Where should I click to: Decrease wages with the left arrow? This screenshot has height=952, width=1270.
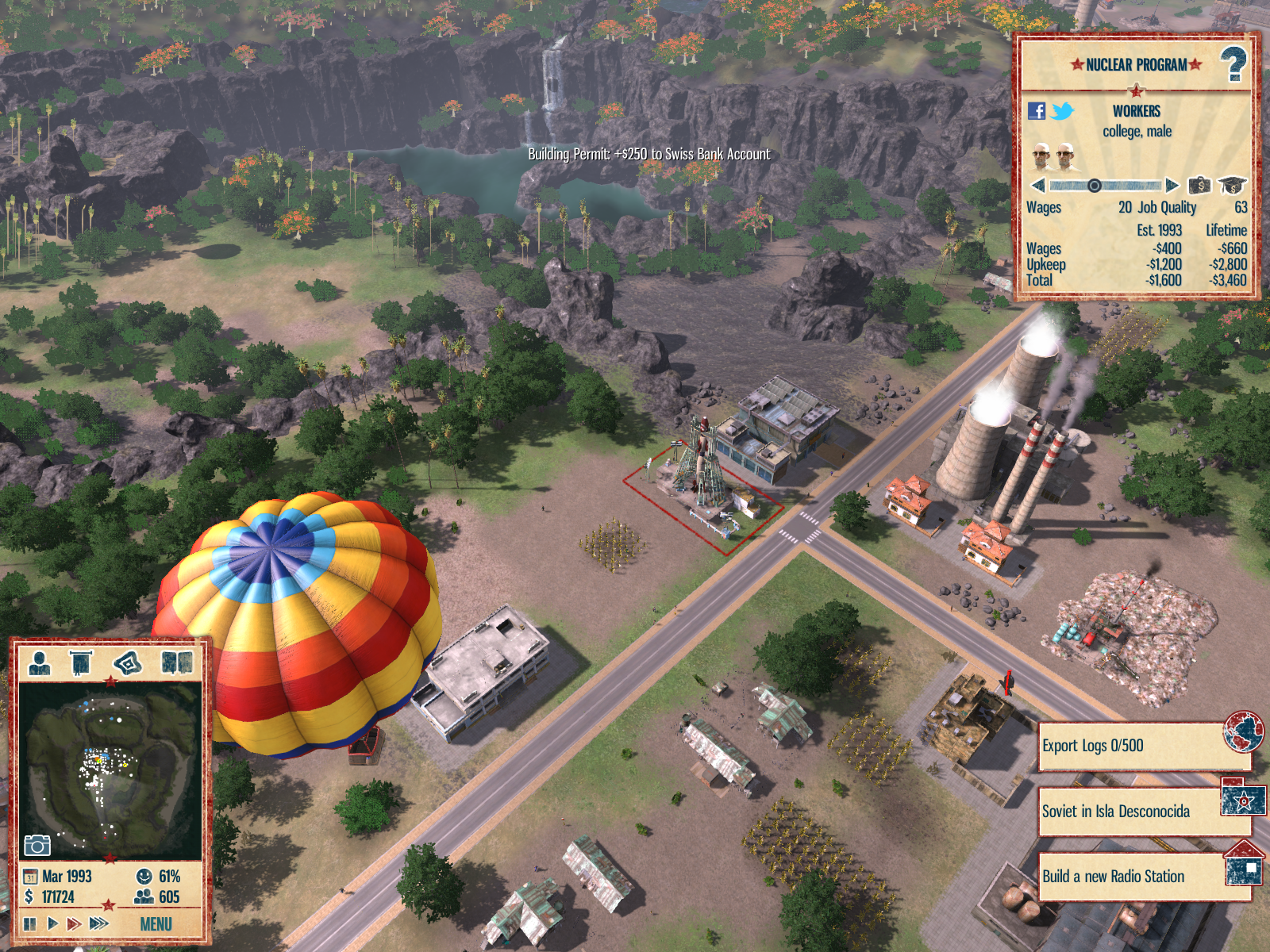pyautogui.click(x=1037, y=186)
